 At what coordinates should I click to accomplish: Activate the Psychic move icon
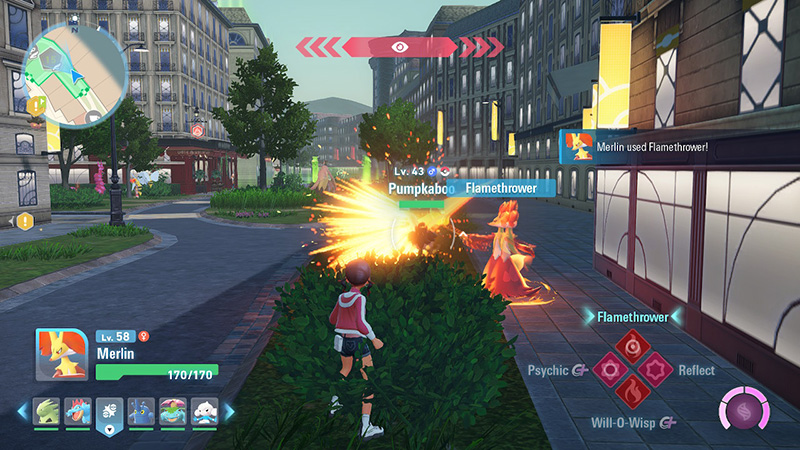click(x=608, y=371)
